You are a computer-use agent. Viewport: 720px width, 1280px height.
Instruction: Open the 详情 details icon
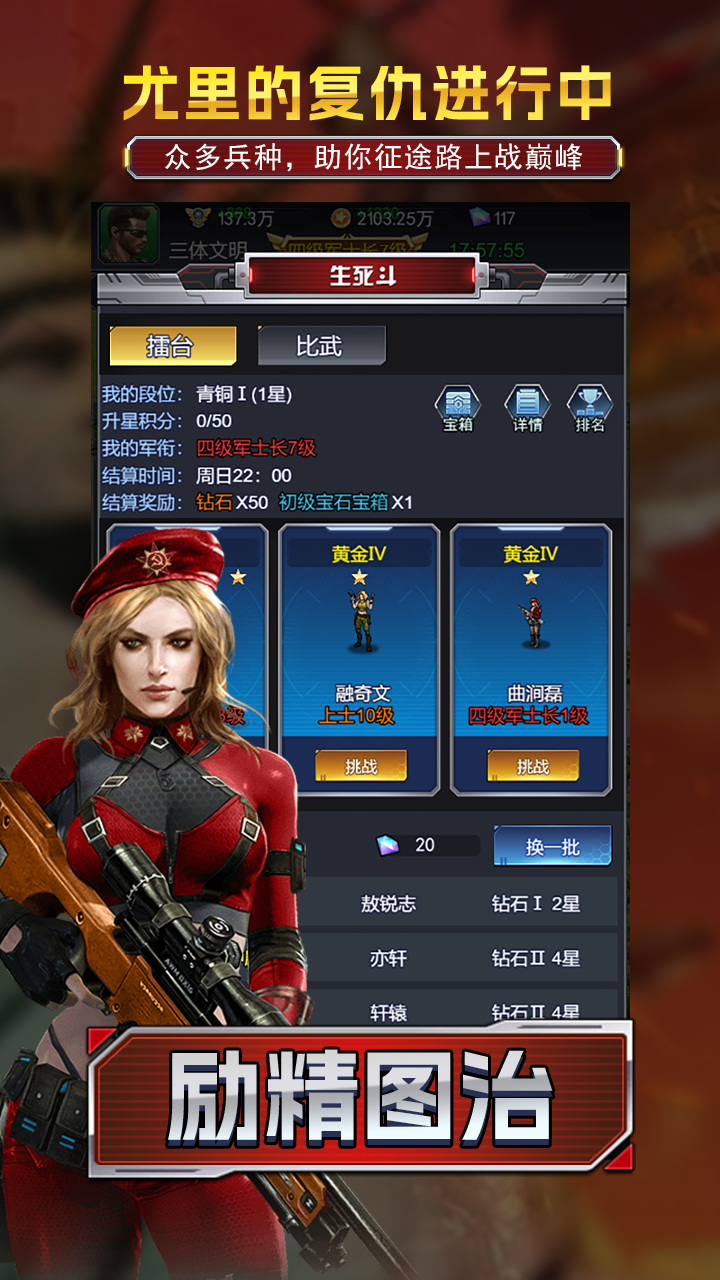(x=527, y=408)
